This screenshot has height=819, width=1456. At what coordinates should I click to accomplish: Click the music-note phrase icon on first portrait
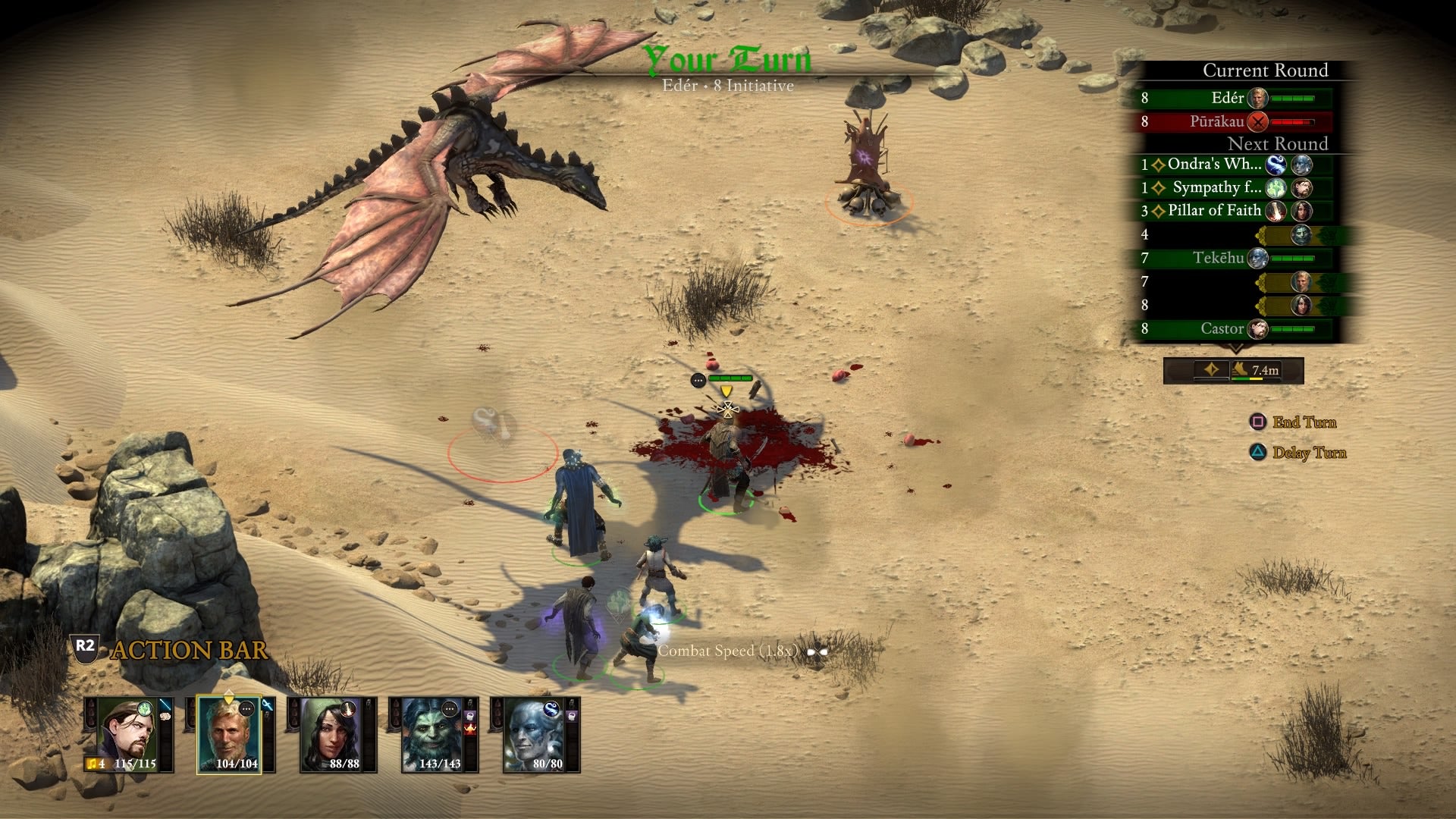coord(92,764)
